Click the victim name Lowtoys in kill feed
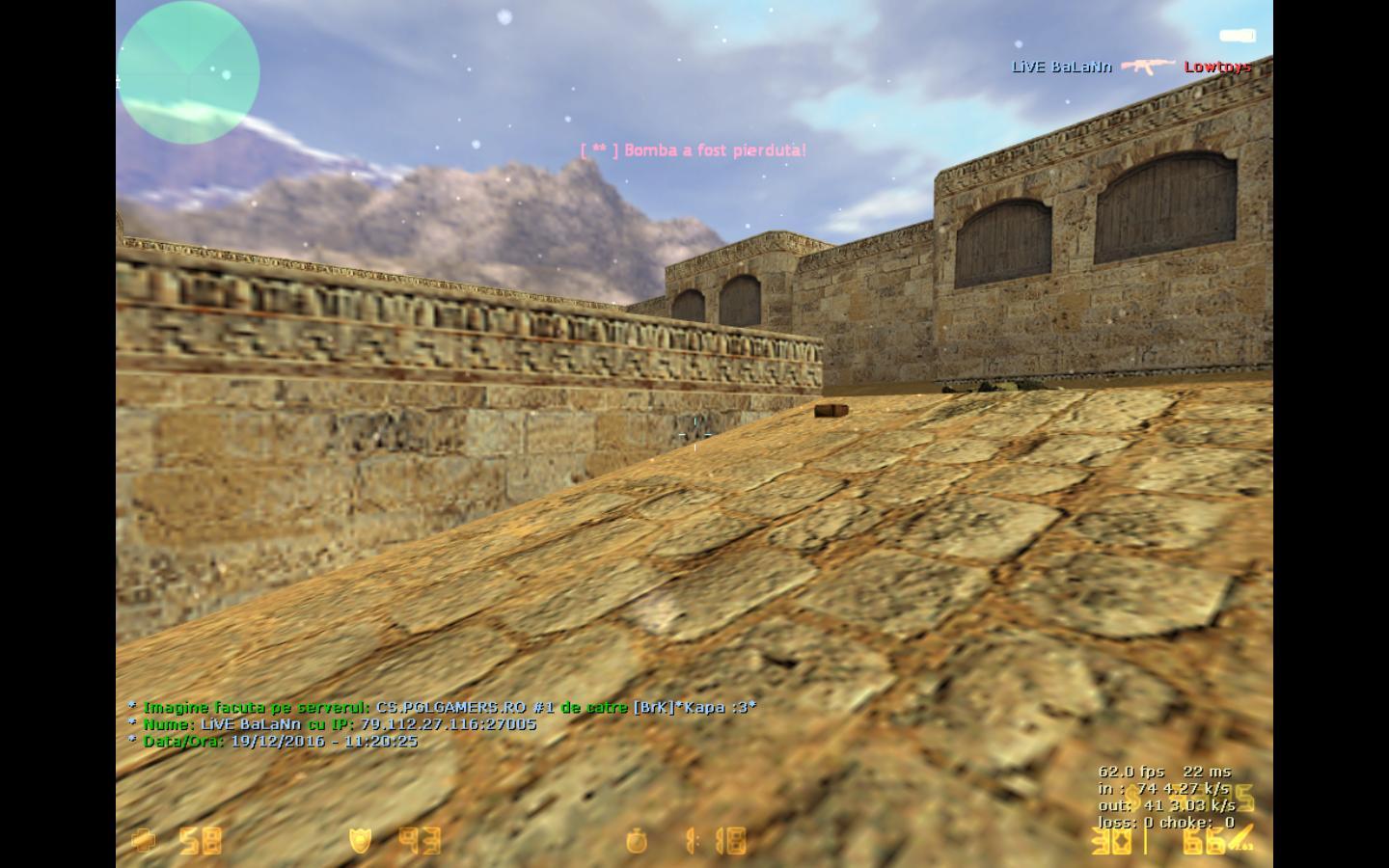This screenshot has width=1389, height=868. coord(1216,67)
